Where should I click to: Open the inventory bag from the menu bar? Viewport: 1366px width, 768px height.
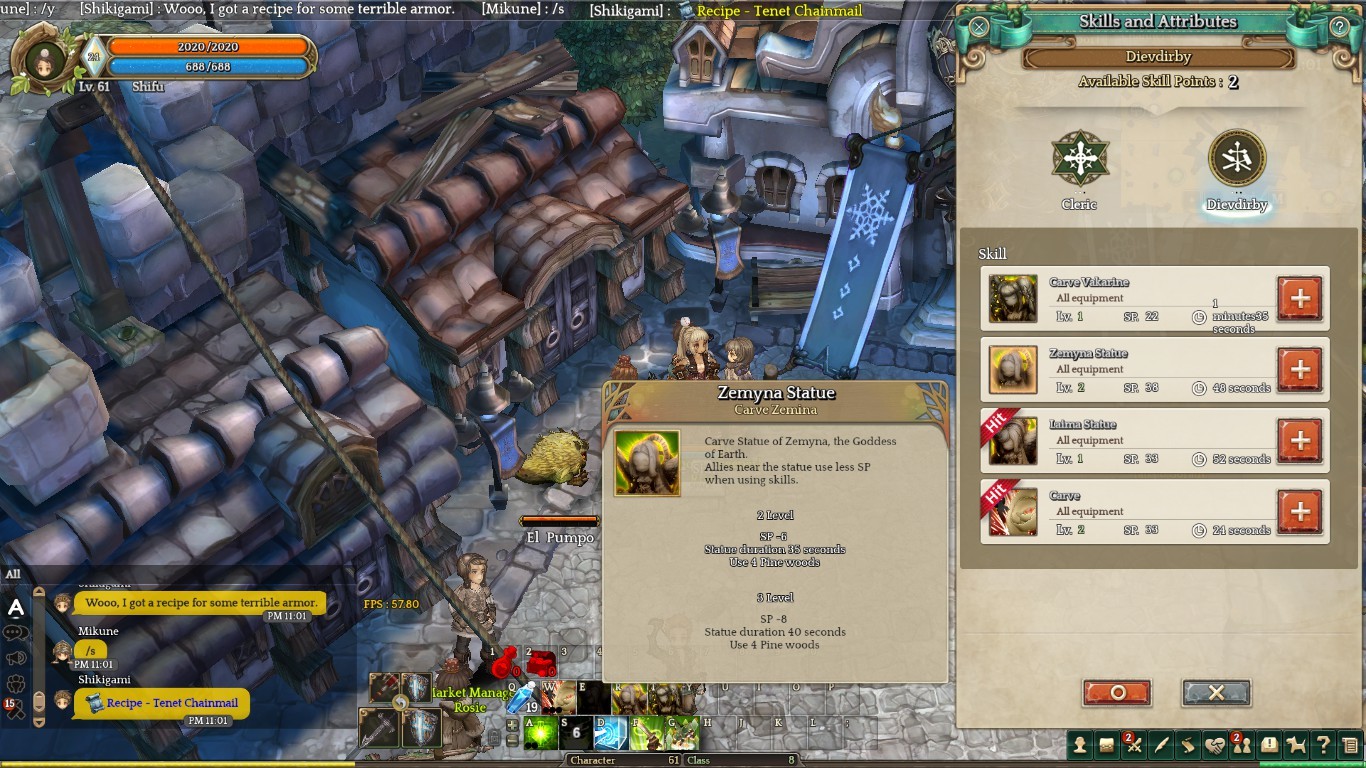pyautogui.click(x=1107, y=745)
